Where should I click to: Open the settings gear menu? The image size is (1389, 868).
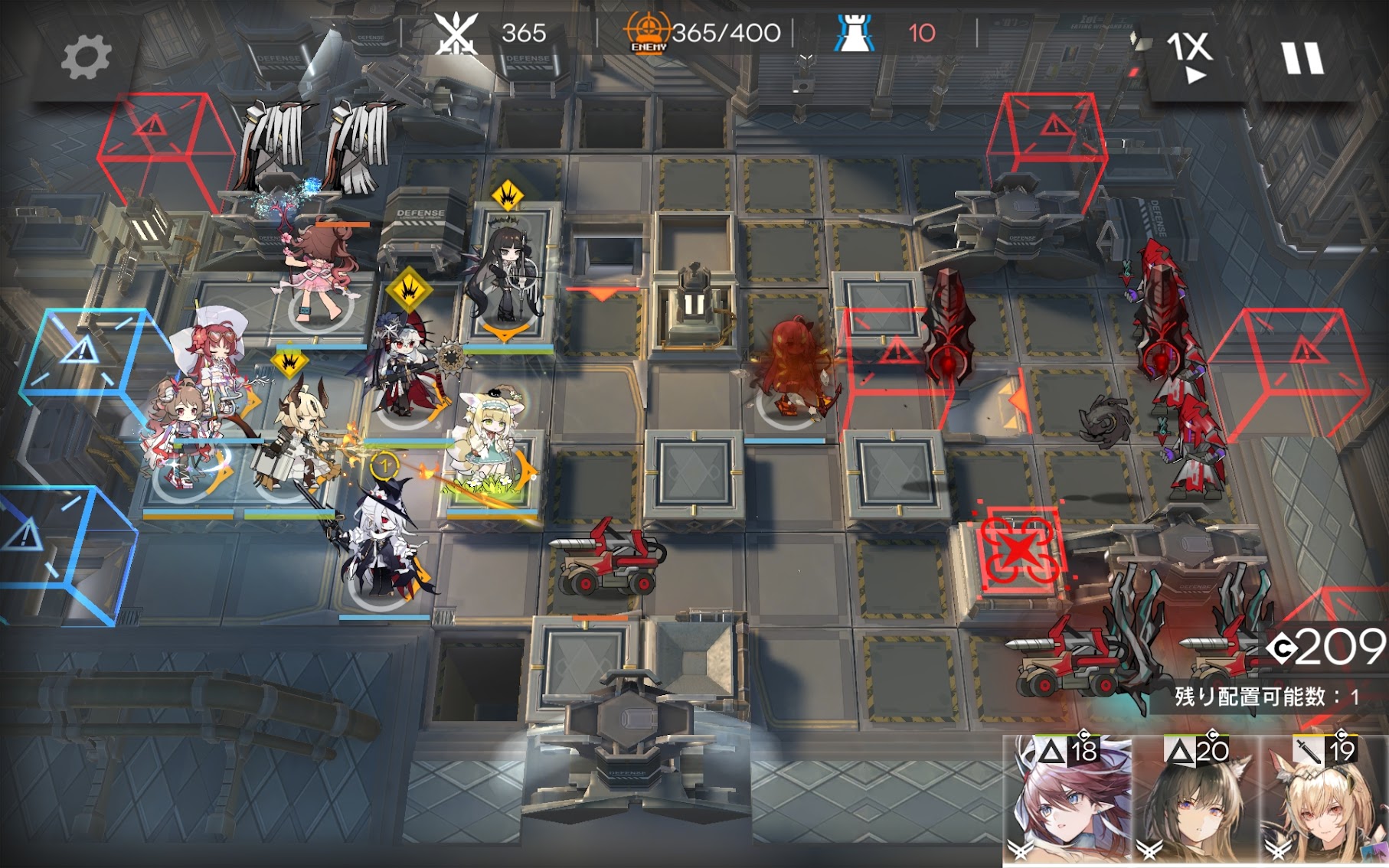(x=86, y=58)
